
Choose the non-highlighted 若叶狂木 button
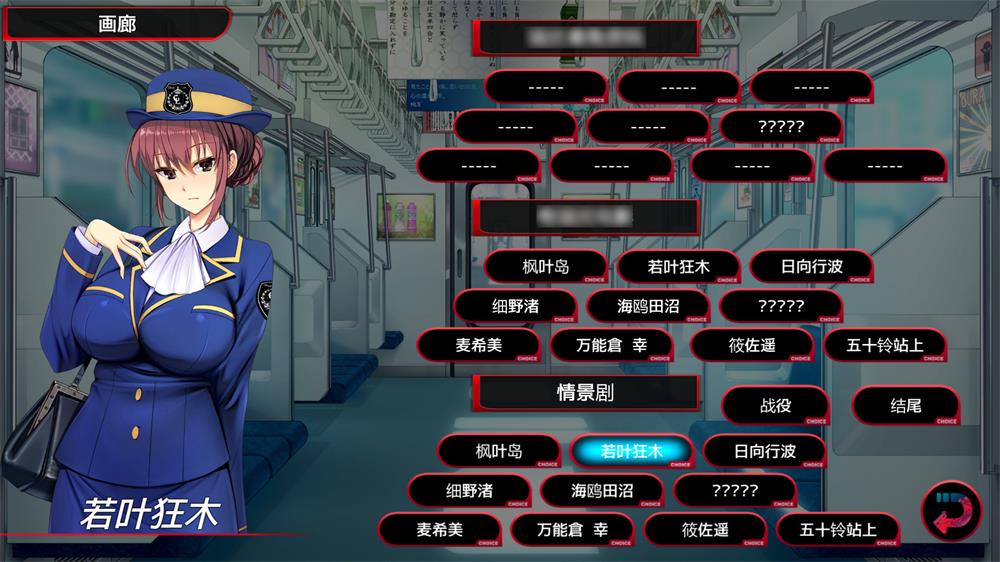(678, 267)
